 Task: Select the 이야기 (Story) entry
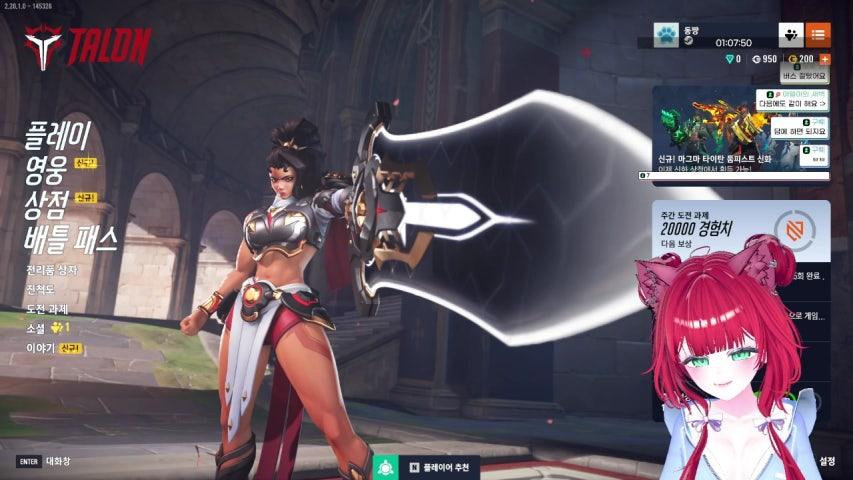tap(40, 348)
